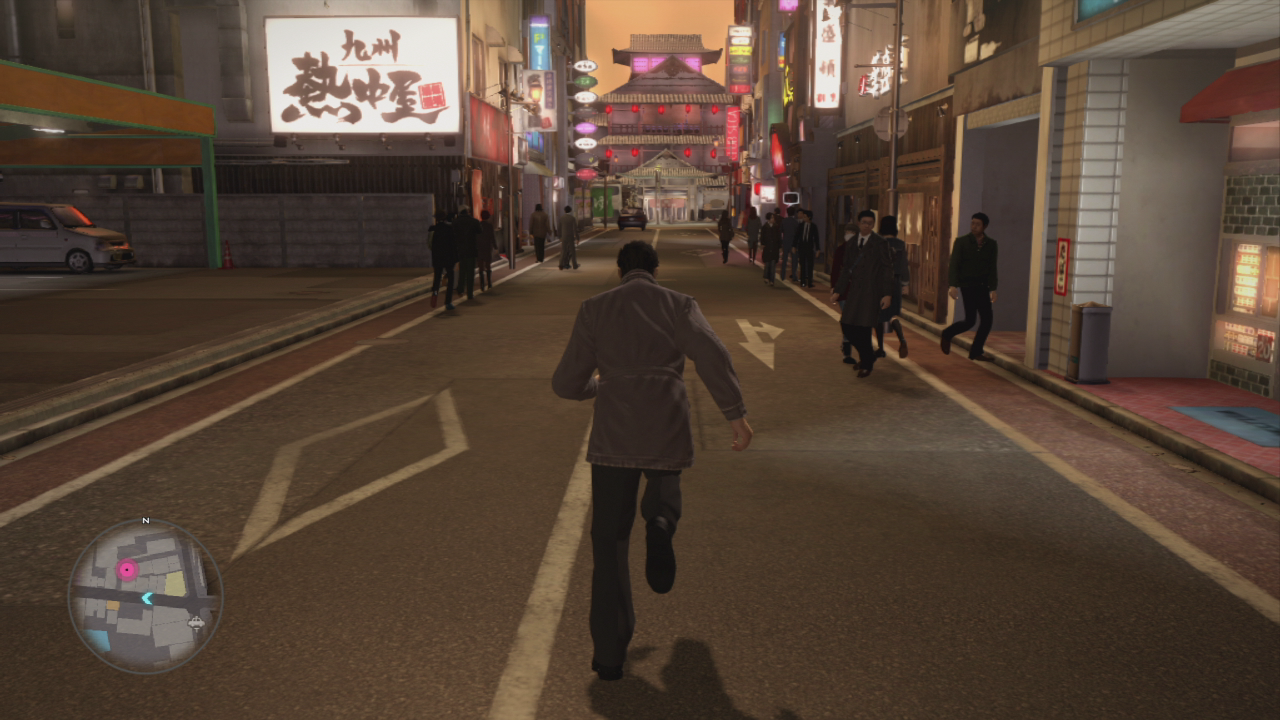
Task: Click the taxi icon on the minimap
Action: tap(196, 622)
